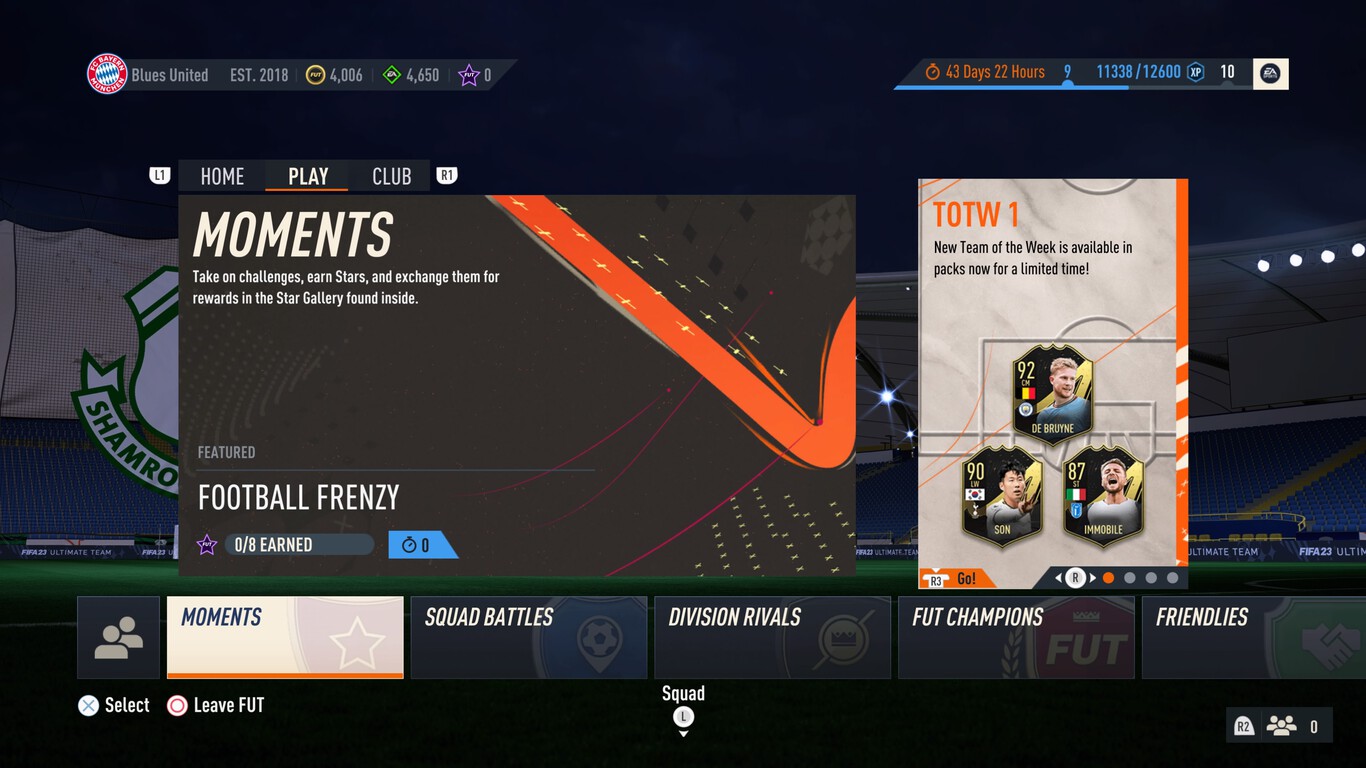The image size is (1366, 768).
Task: Switch to the HOME tab
Action: click(x=220, y=176)
